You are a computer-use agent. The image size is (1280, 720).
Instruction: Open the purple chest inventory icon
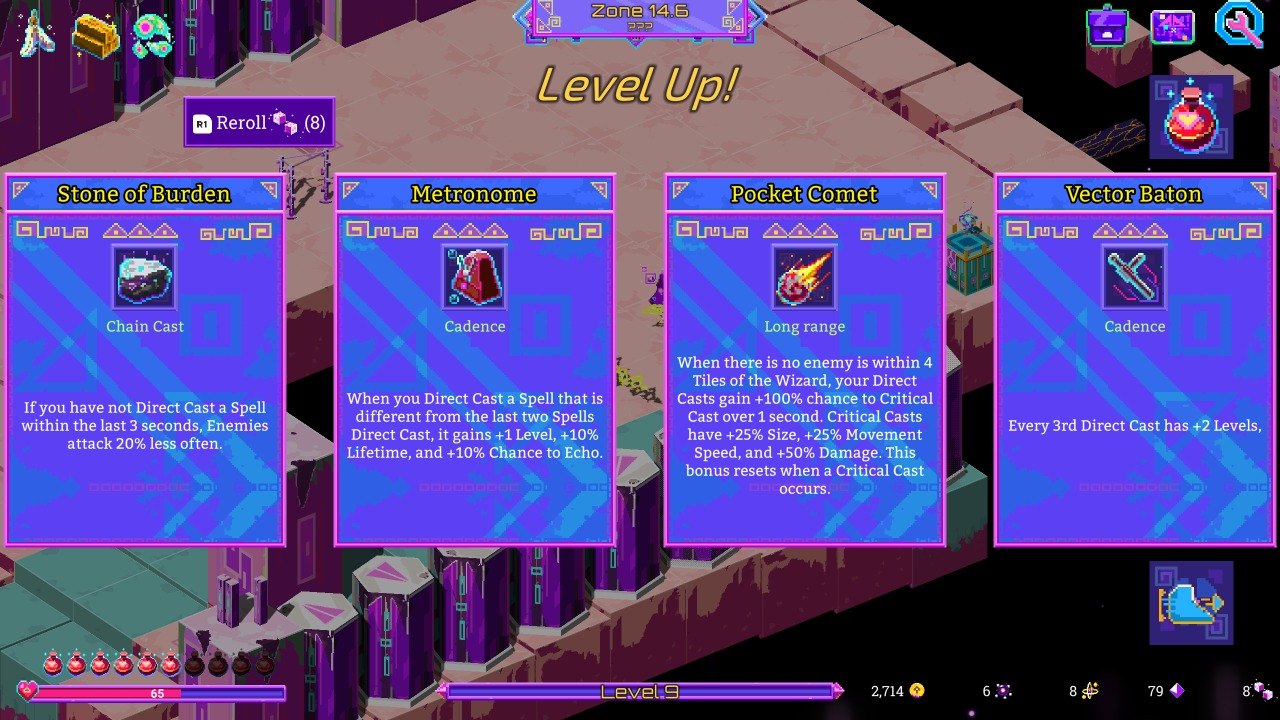click(x=1107, y=27)
